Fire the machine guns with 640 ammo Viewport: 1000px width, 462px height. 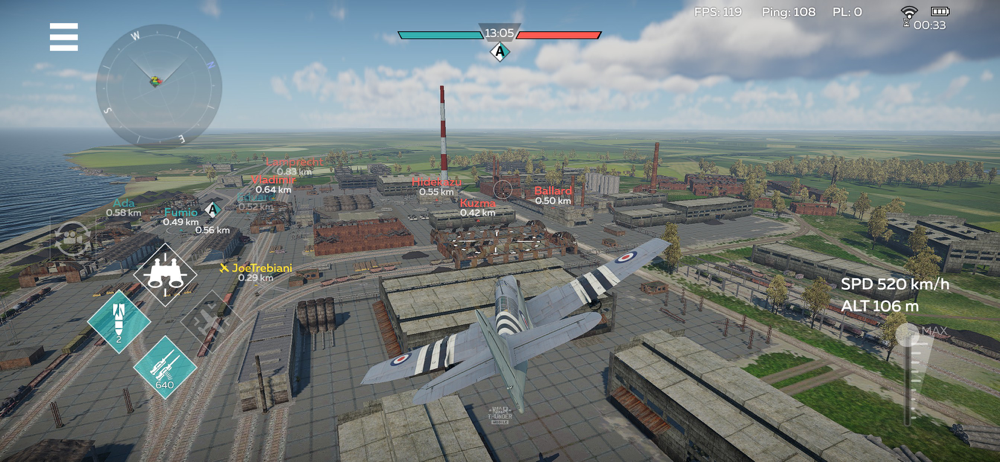(x=164, y=366)
